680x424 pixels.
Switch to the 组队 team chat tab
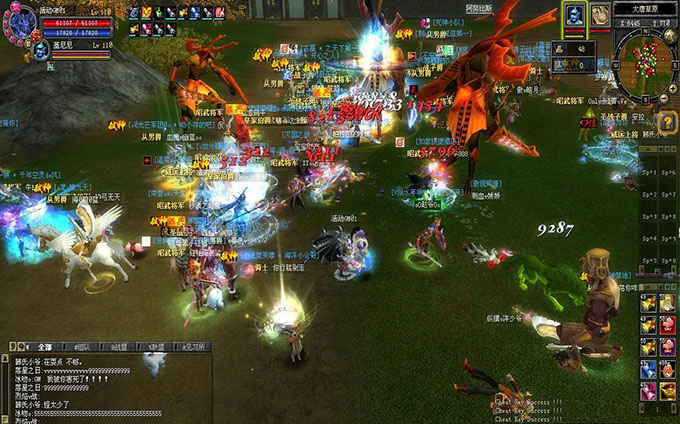tap(81, 346)
